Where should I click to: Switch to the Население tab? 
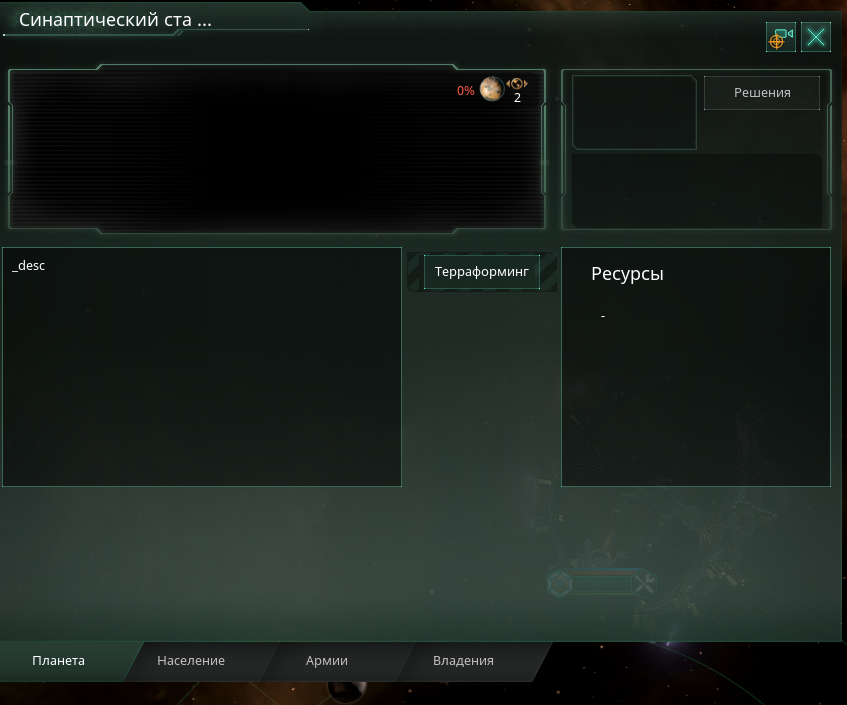tap(191, 661)
